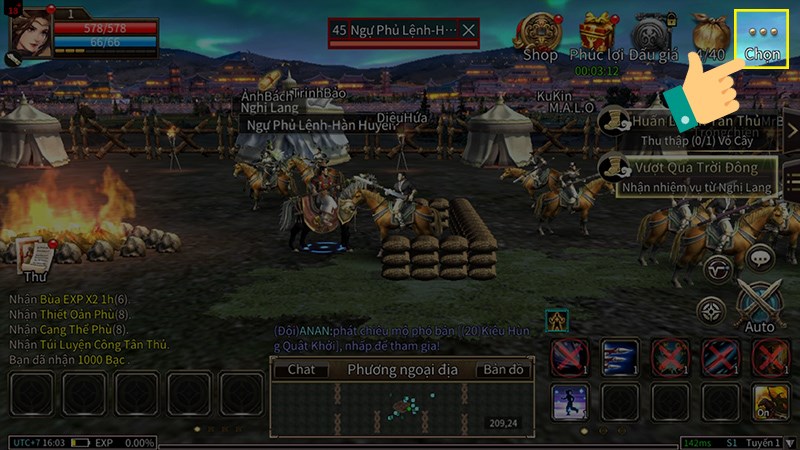The height and width of the screenshot is (450, 800).
Task: Open the Thư mailbox
Action: pyautogui.click(x=36, y=258)
